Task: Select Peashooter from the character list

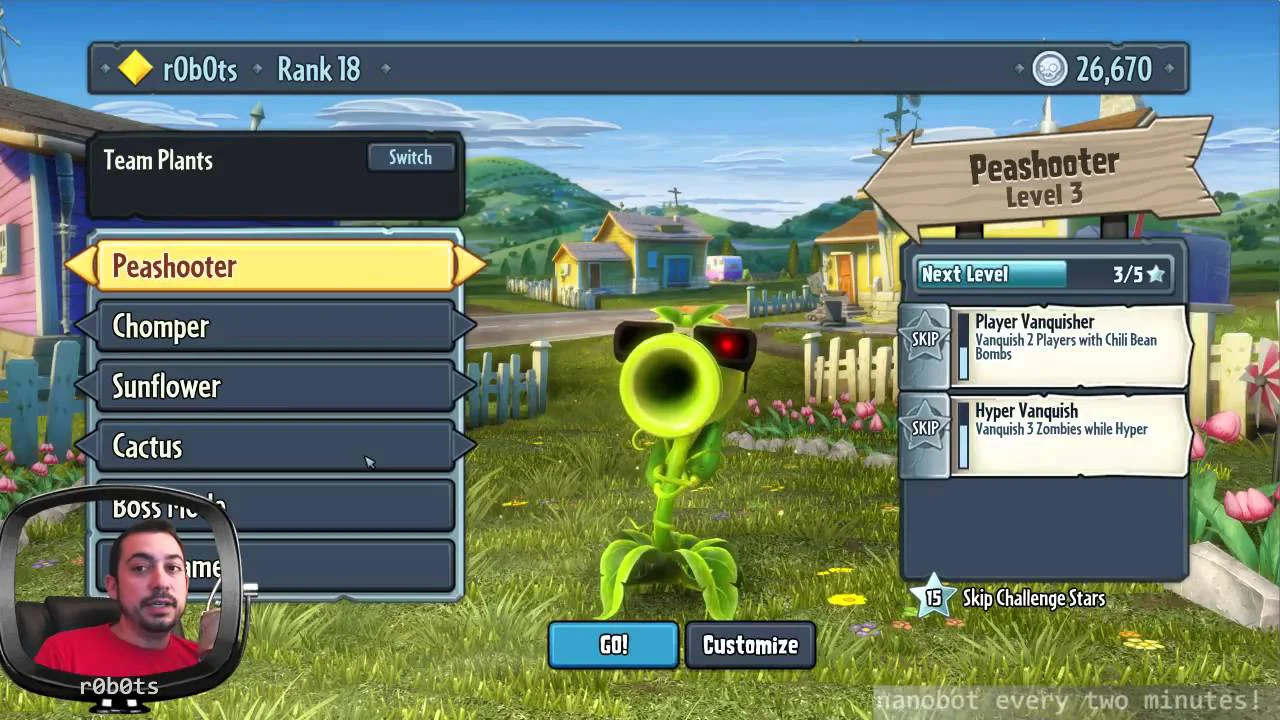Action: pyautogui.click(x=275, y=266)
